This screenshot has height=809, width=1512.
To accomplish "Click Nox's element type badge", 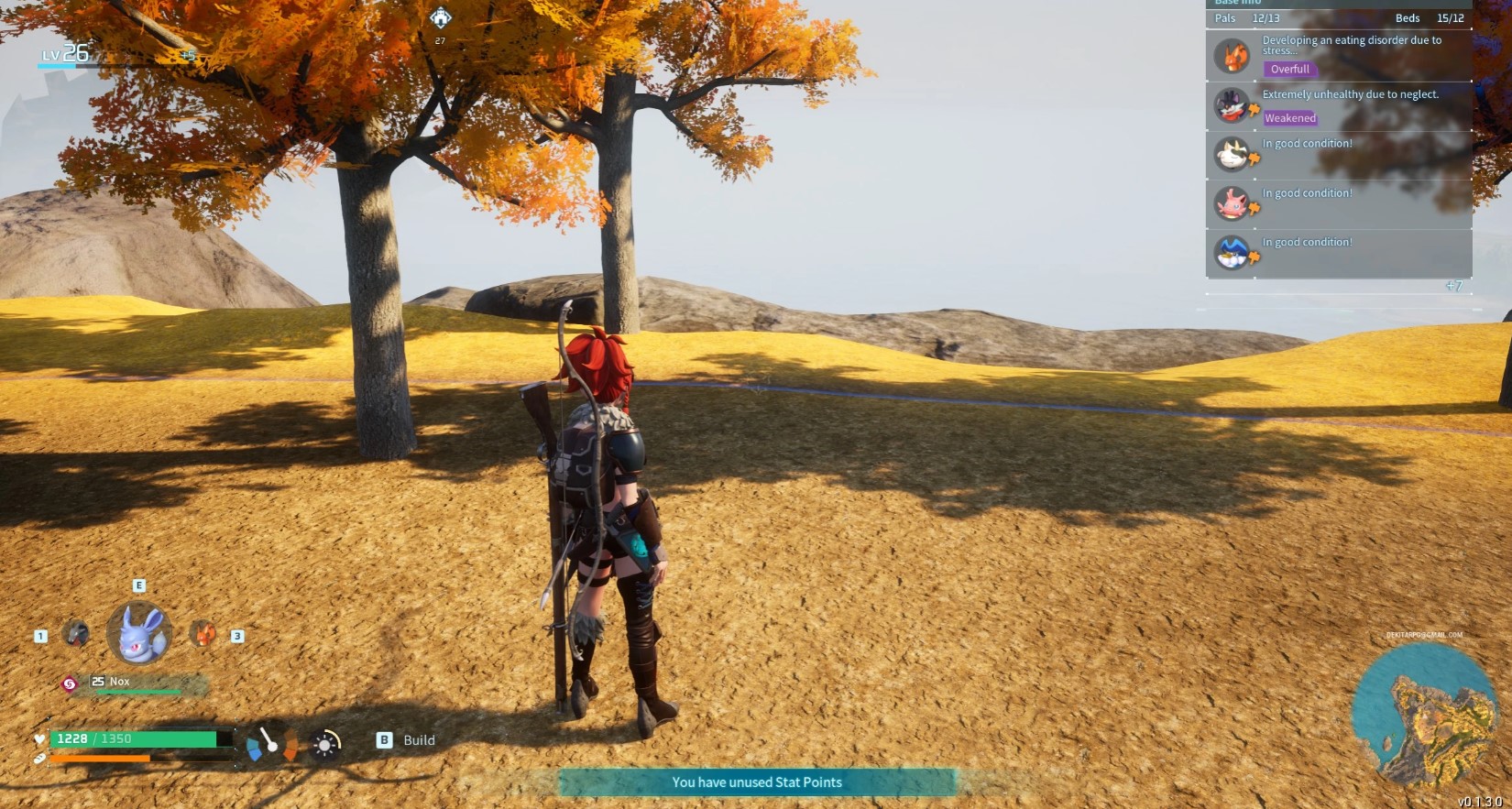I will [x=69, y=683].
